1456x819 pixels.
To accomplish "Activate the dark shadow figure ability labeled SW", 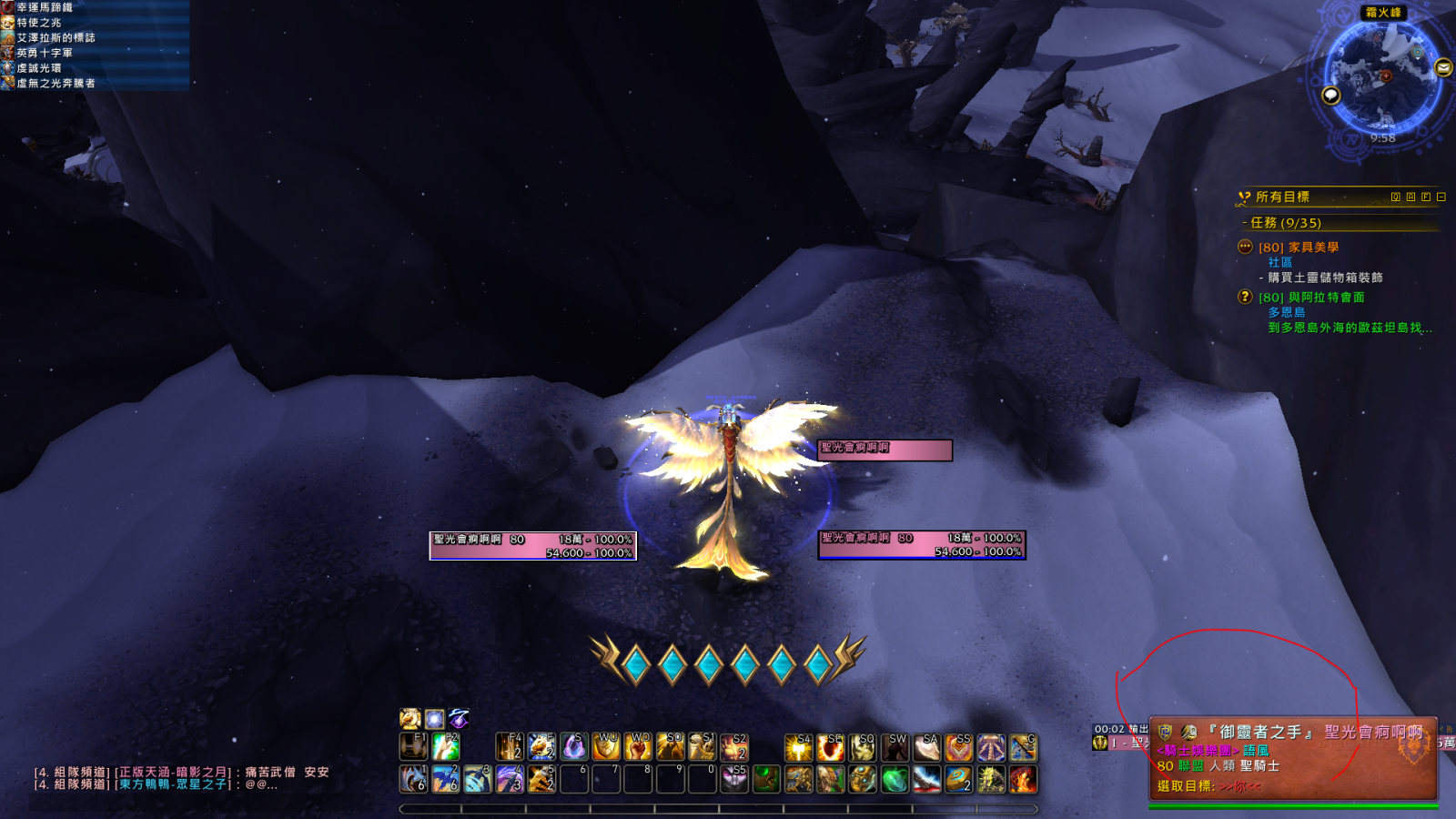I will click(x=895, y=747).
